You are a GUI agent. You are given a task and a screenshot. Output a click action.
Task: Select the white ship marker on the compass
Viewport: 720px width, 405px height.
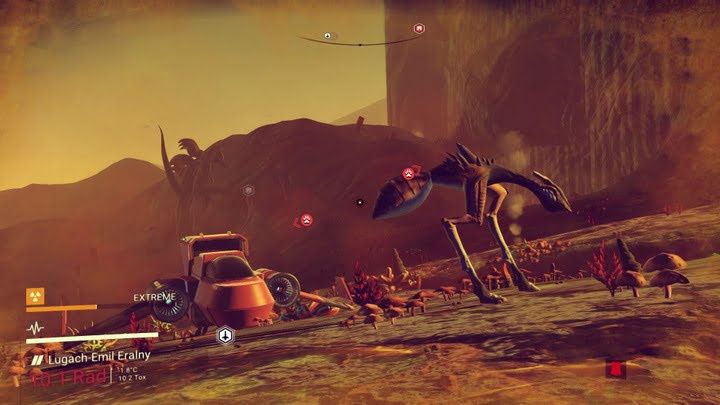coord(327,36)
